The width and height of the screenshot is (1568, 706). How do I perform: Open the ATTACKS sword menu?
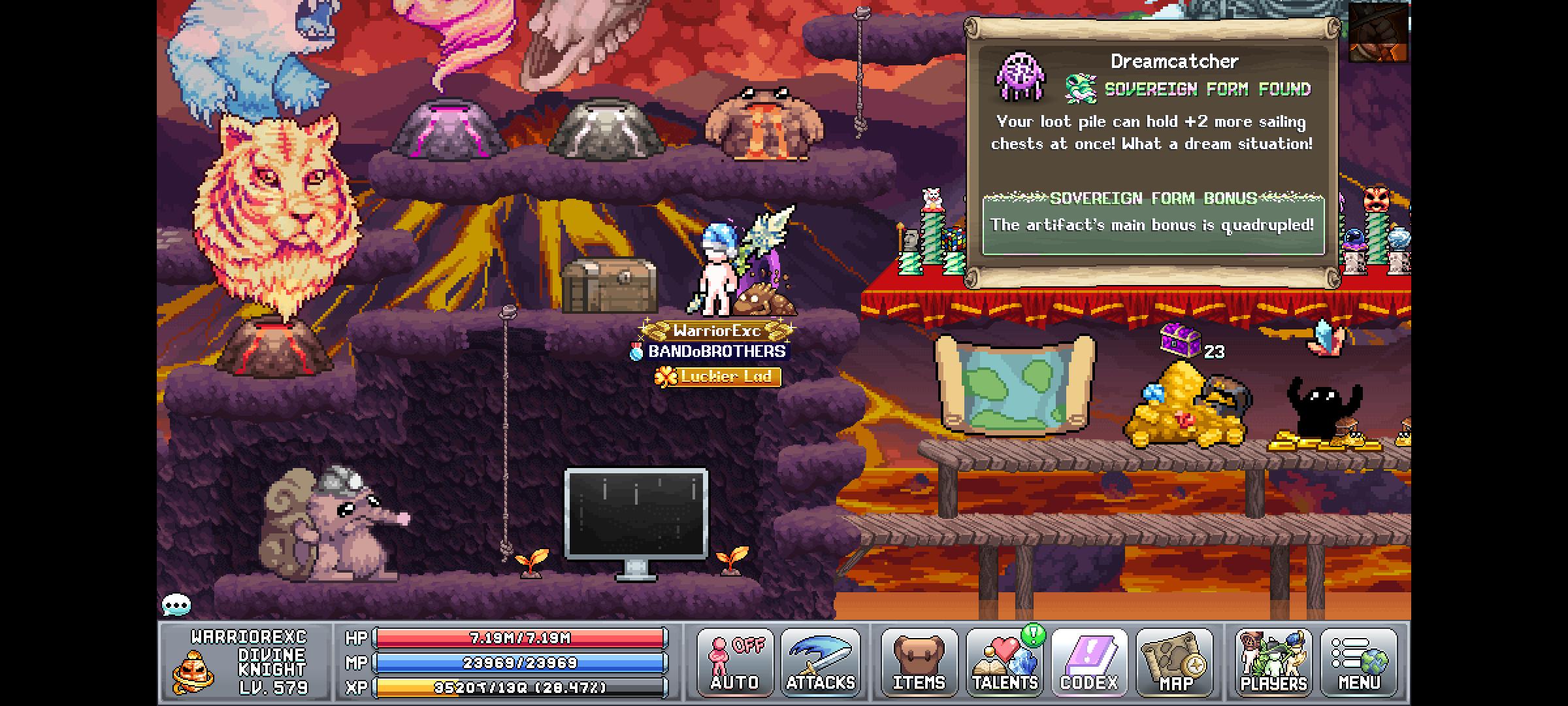[821, 662]
